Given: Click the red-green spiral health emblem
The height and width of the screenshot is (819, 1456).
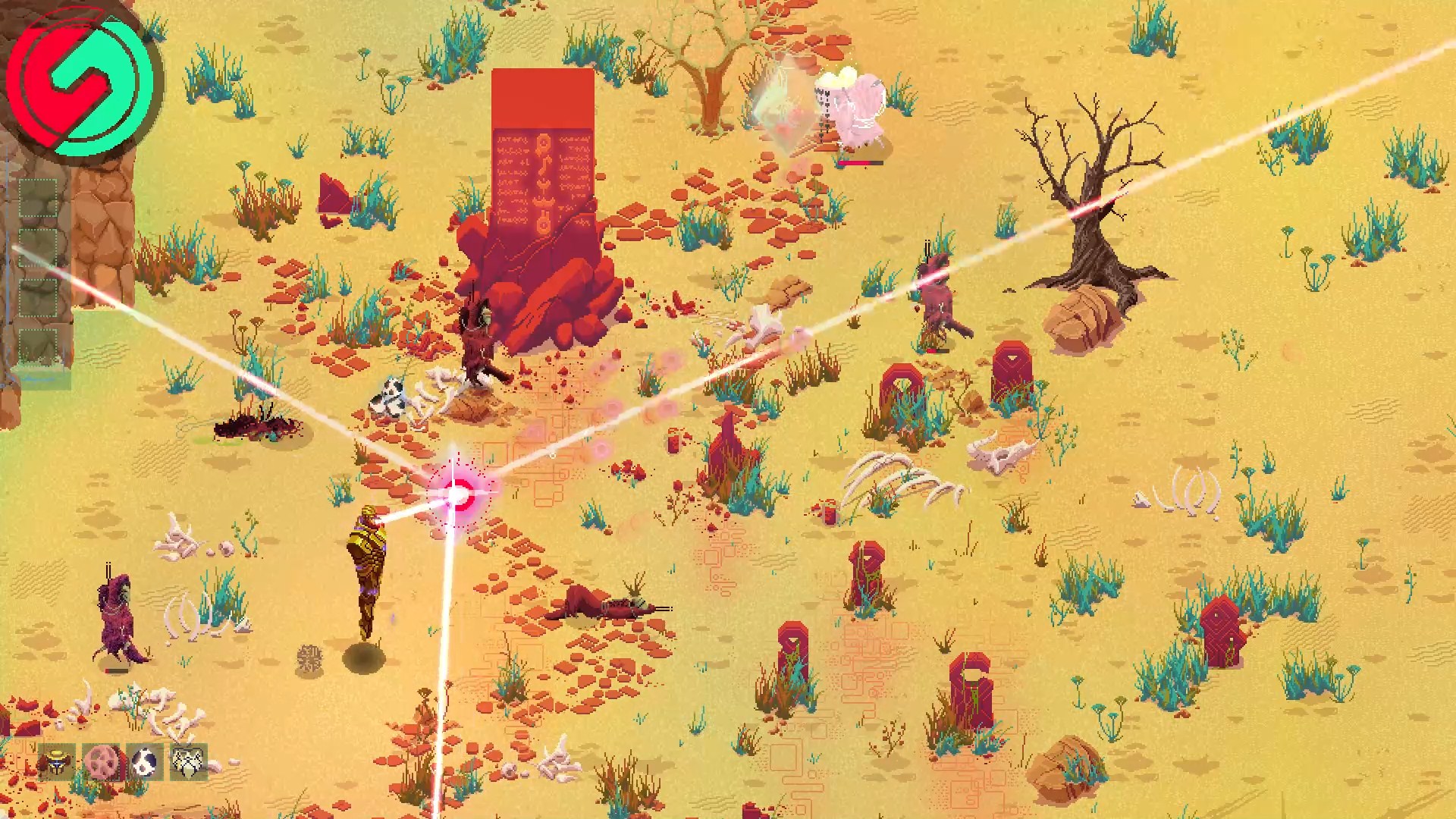Looking at the screenshot, I should click(x=83, y=82).
